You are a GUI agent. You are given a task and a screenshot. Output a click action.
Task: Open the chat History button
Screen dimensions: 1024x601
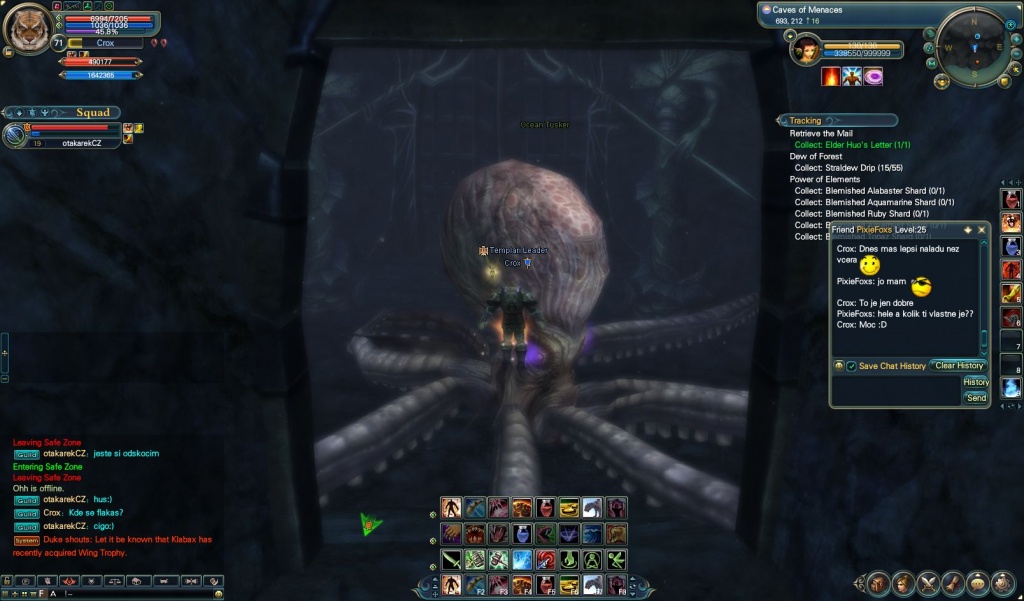tap(976, 382)
